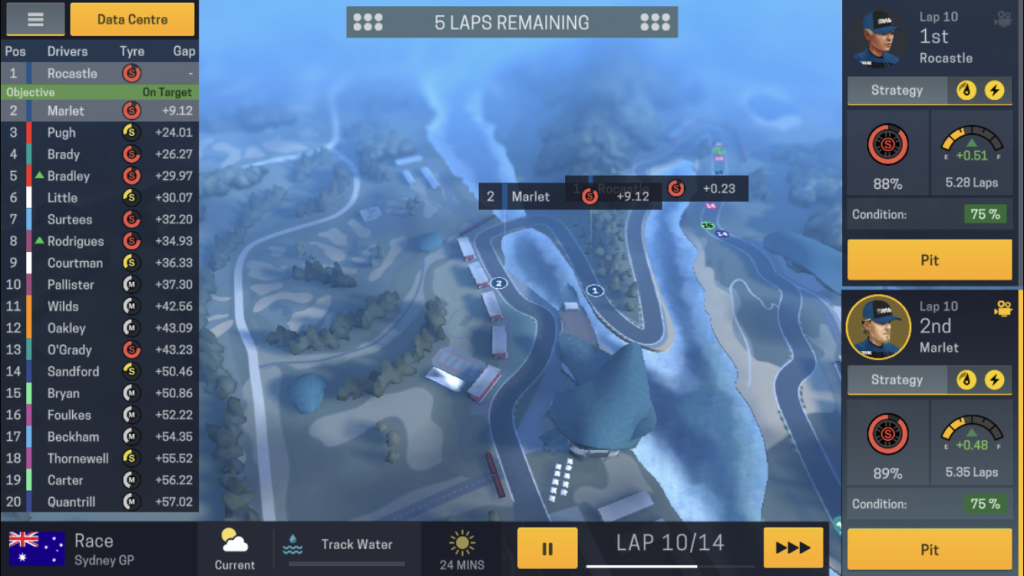Click Marlet's lightning bolt ERS icon

pos(994,380)
